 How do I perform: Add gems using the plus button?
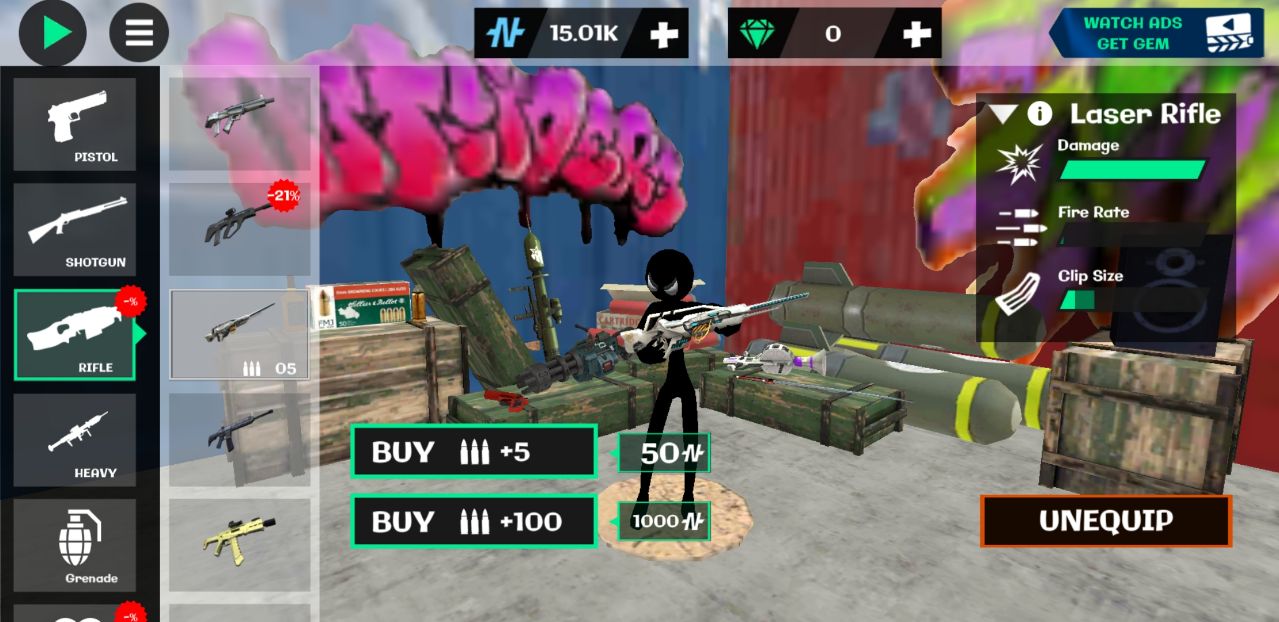[916, 34]
